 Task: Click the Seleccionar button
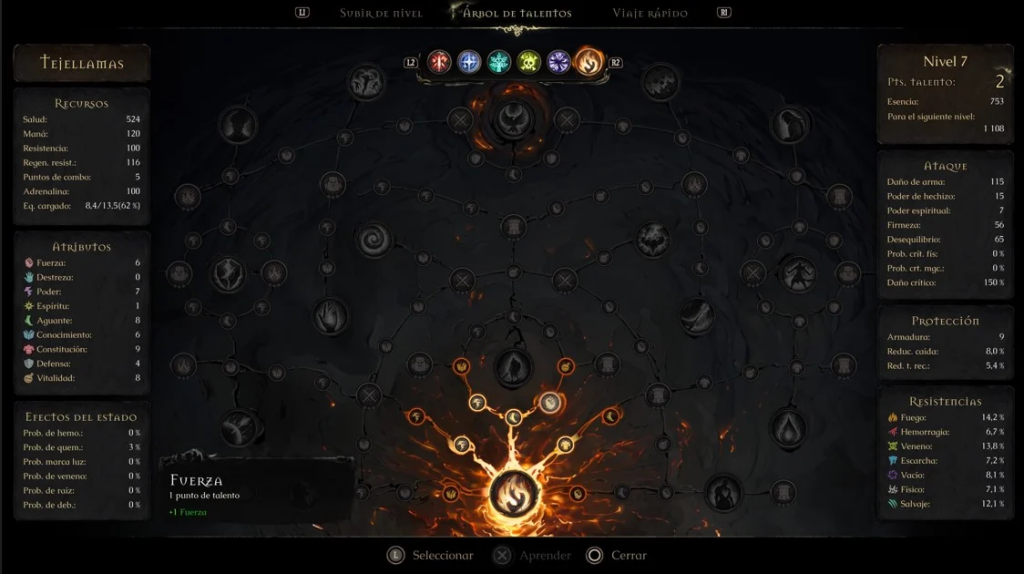coord(431,555)
